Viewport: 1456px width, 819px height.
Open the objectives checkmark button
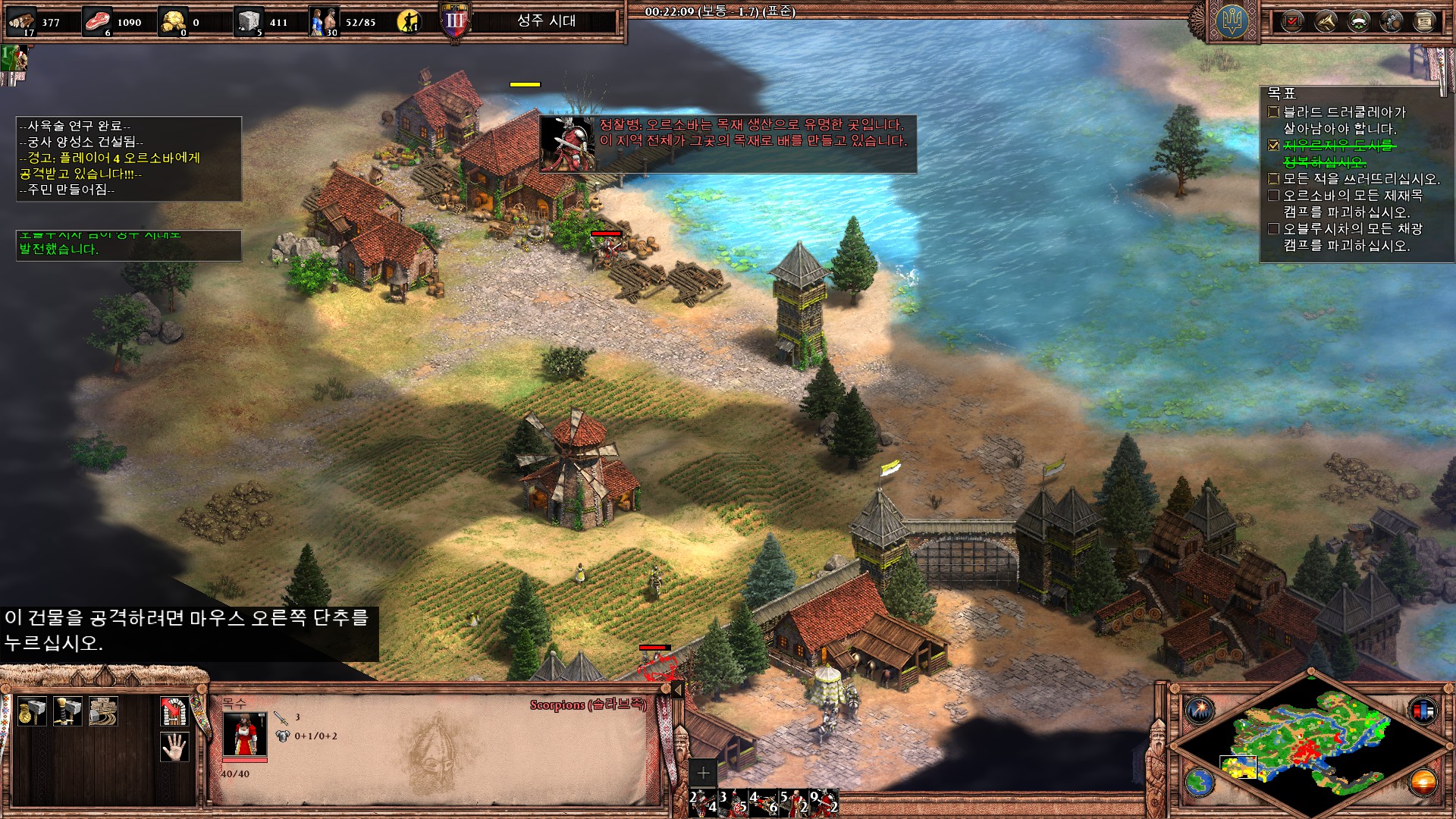click(1292, 21)
